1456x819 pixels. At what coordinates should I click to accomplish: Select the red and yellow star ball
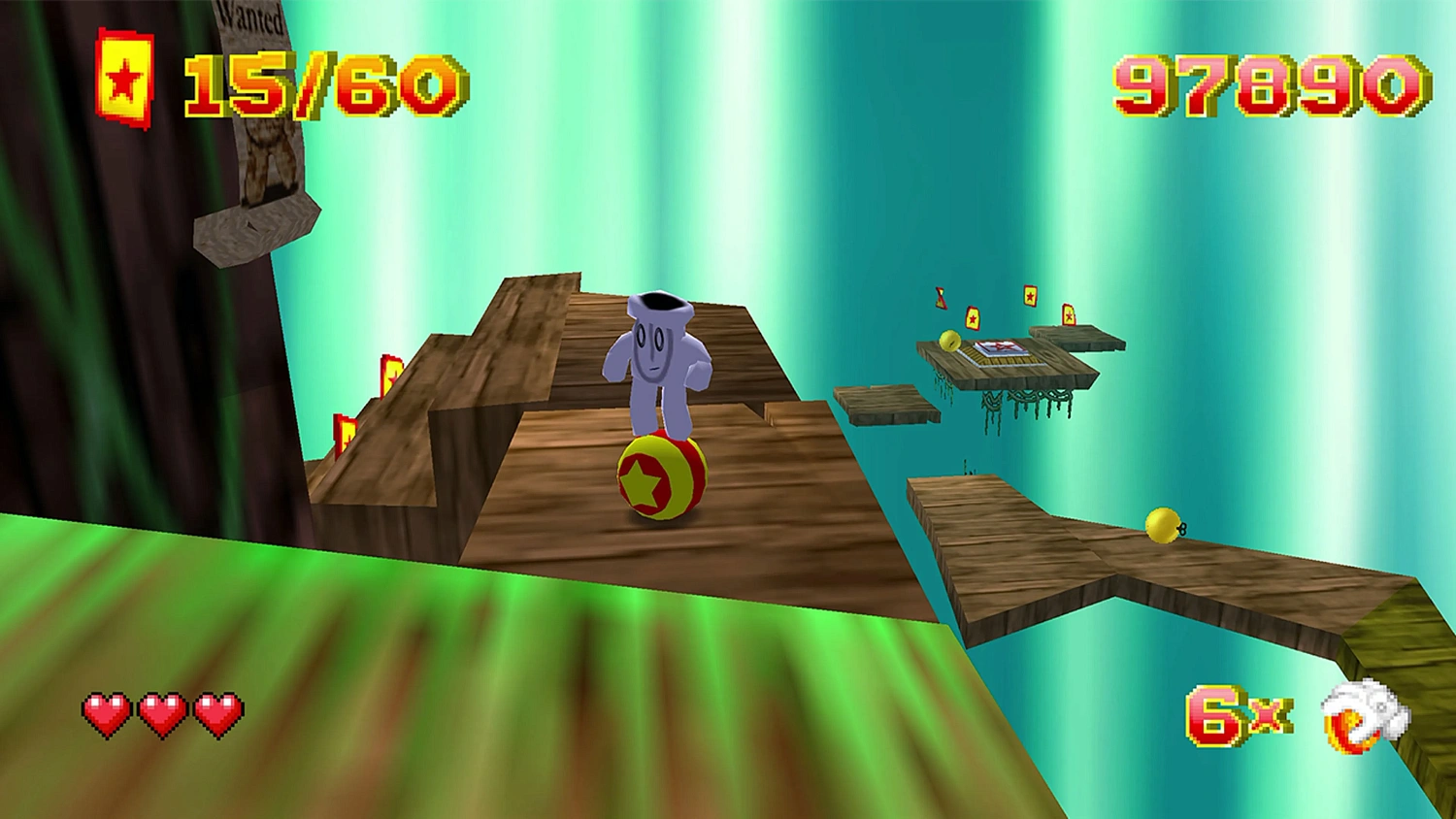pos(661,475)
